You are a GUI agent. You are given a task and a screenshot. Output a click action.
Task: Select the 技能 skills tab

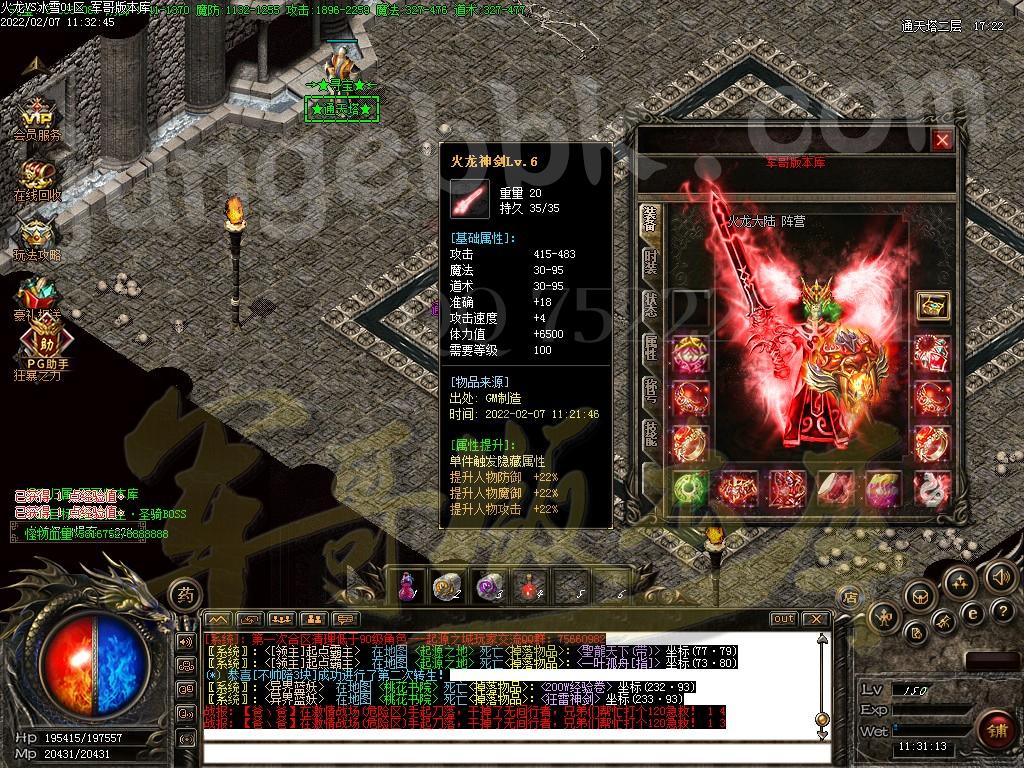[x=650, y=432]
